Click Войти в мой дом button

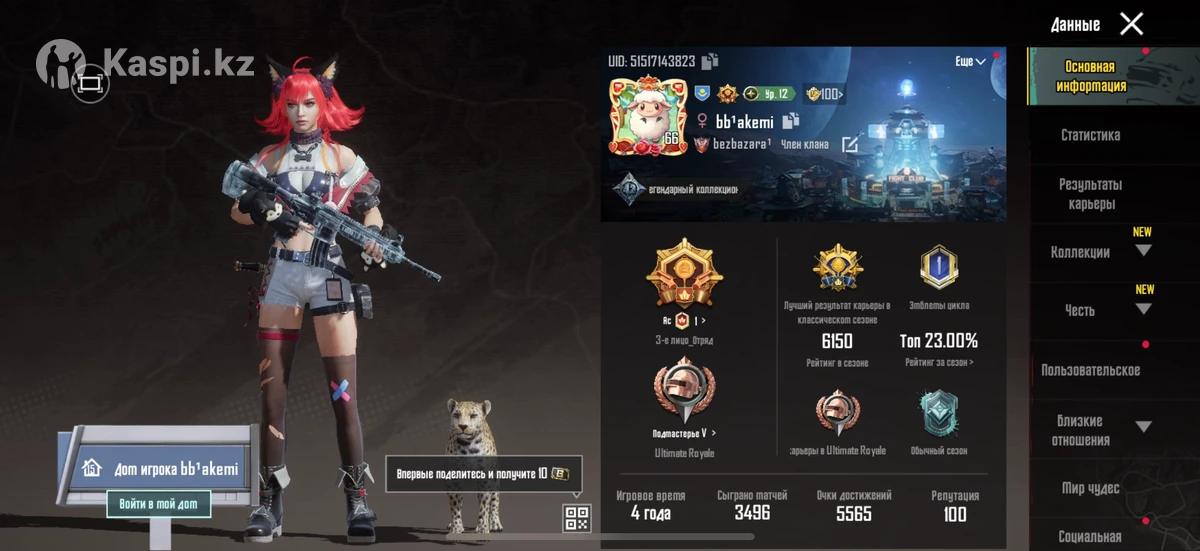(159, 504)
